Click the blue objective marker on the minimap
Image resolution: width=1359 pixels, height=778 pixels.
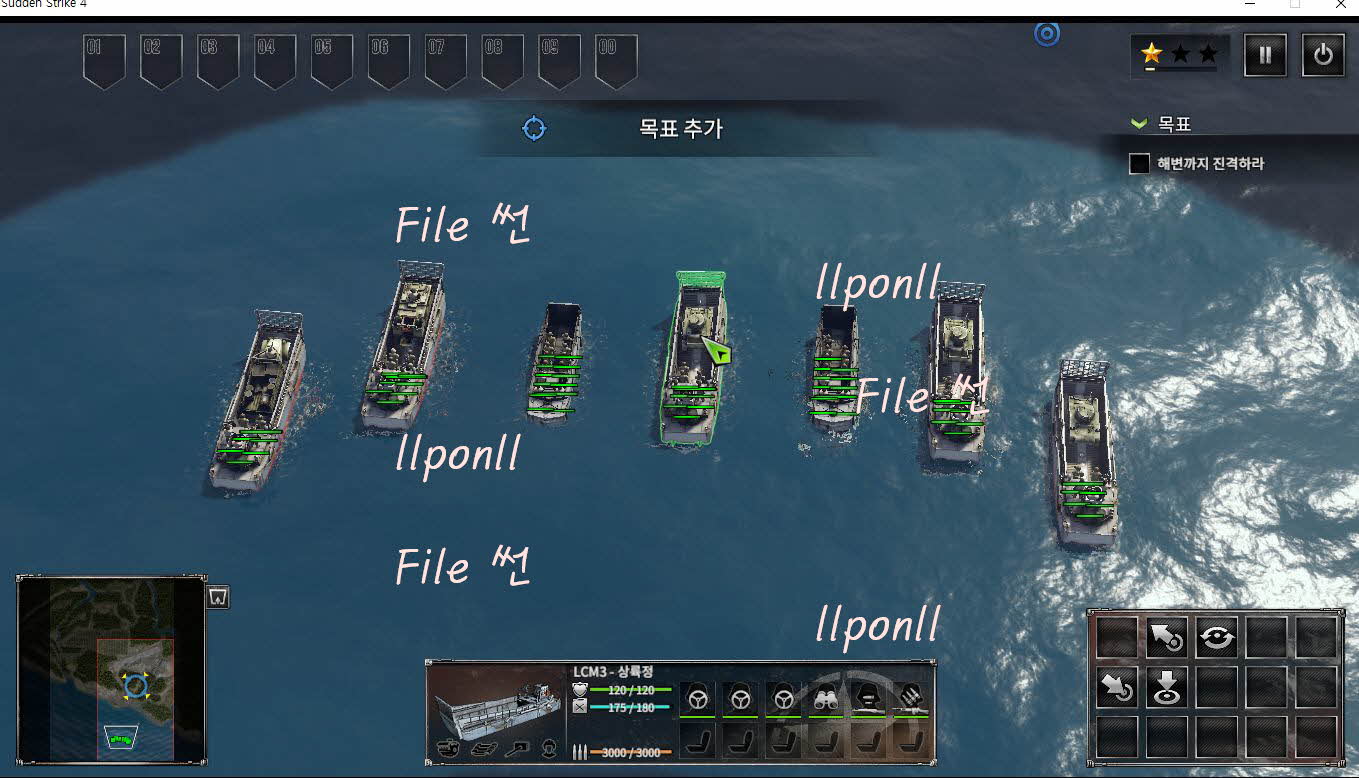point(135,686)
